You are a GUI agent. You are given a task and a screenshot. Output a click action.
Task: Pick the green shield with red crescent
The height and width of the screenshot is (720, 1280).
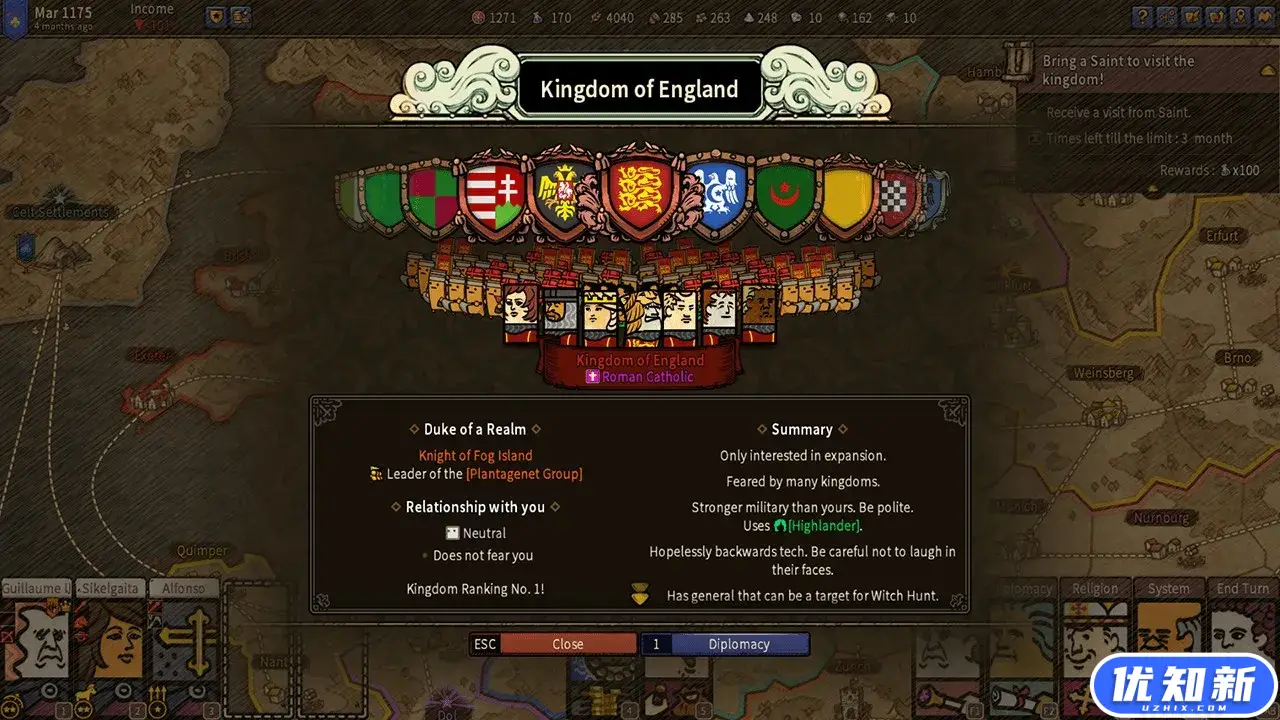pyautogui.click(x=786, y=197)
